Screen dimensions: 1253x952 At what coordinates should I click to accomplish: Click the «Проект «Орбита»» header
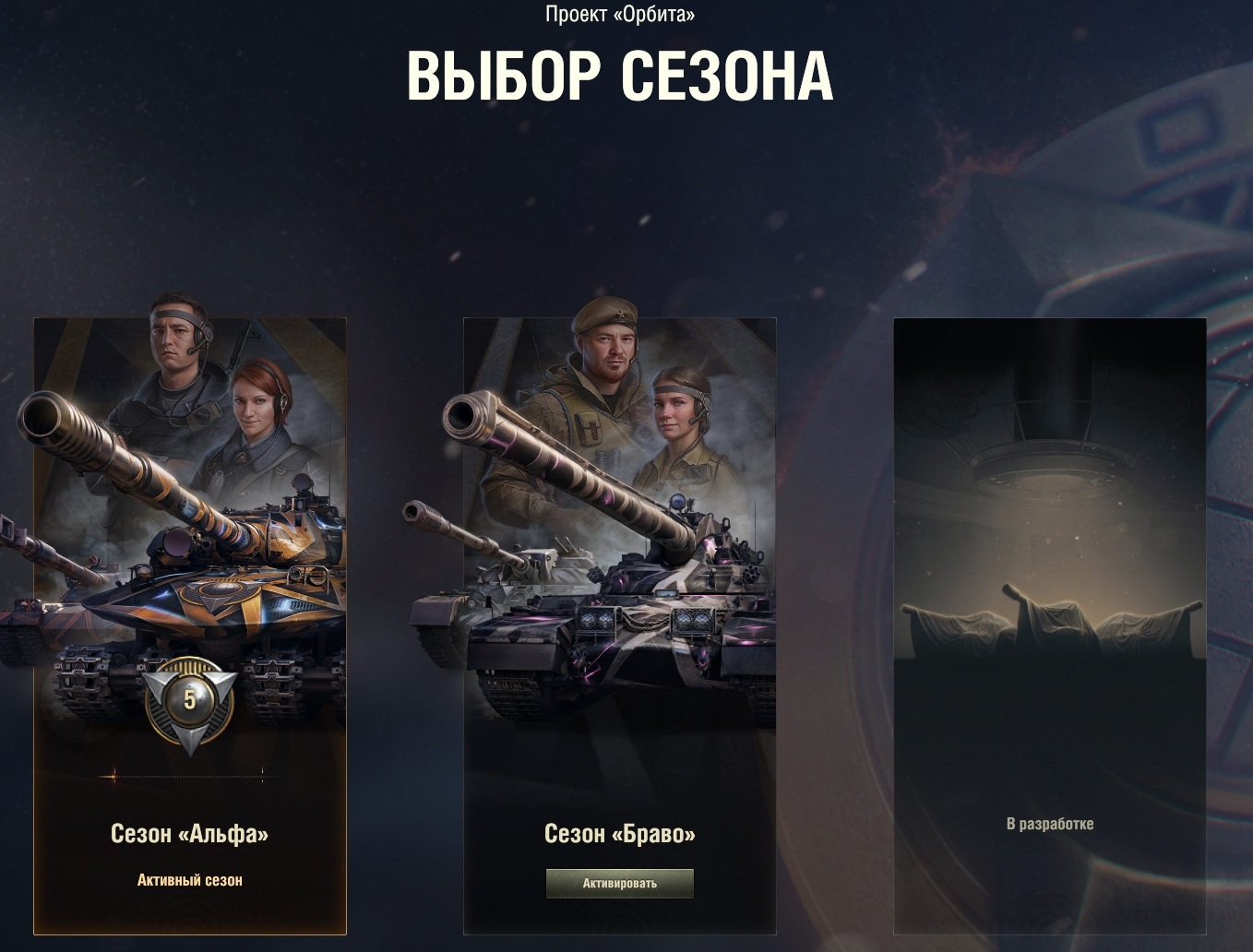tap(621, 14)
